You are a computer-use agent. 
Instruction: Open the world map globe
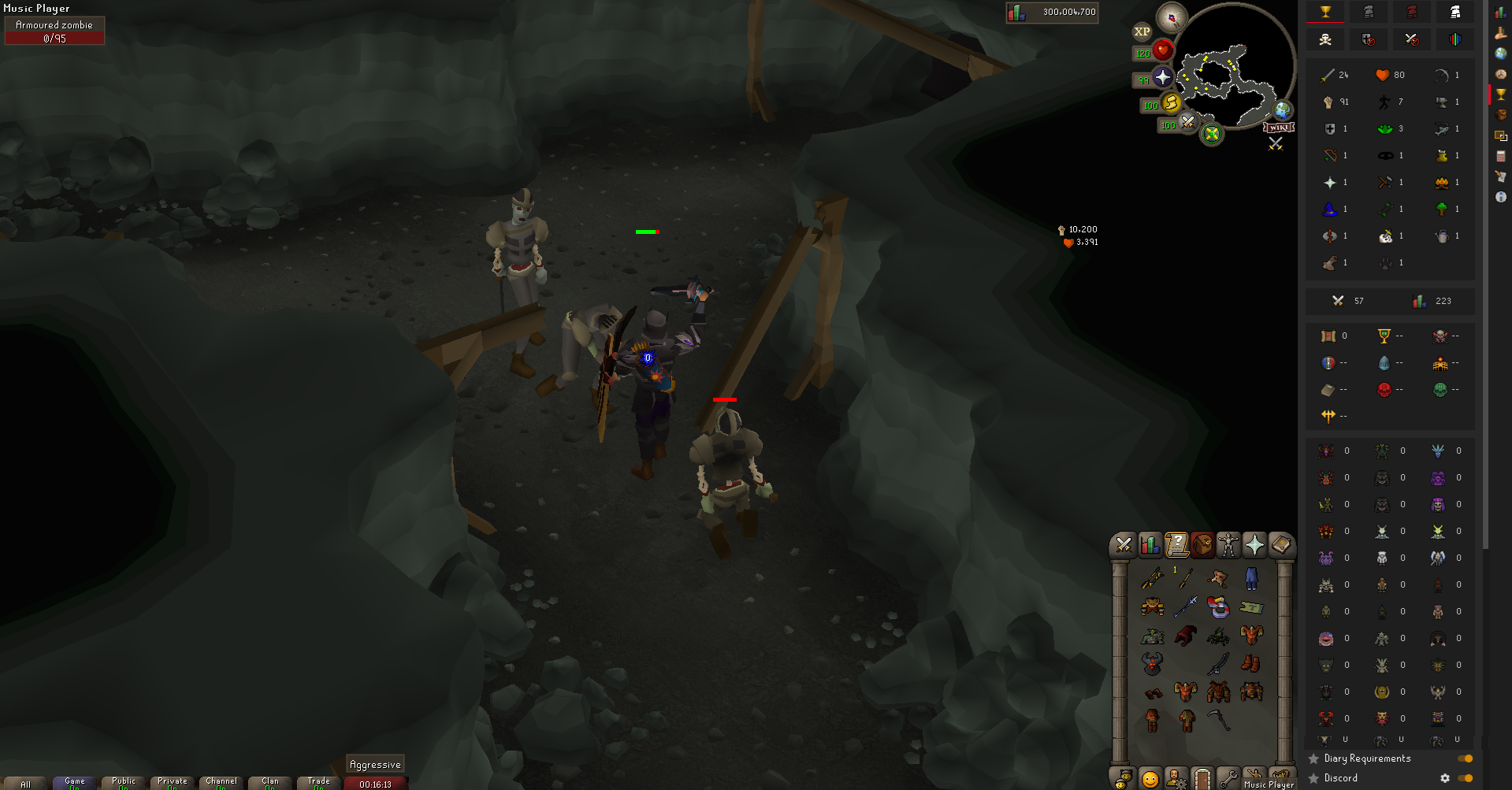click(1283, 110)
